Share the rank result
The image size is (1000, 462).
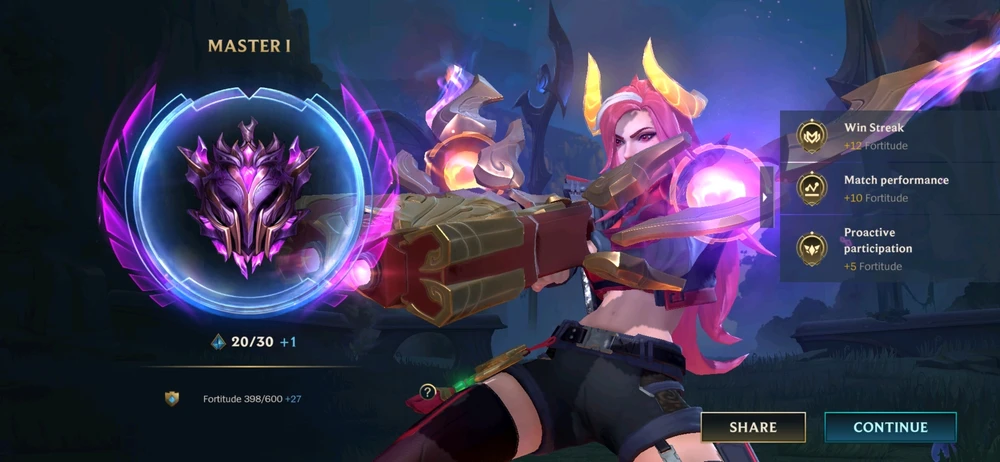753,427
